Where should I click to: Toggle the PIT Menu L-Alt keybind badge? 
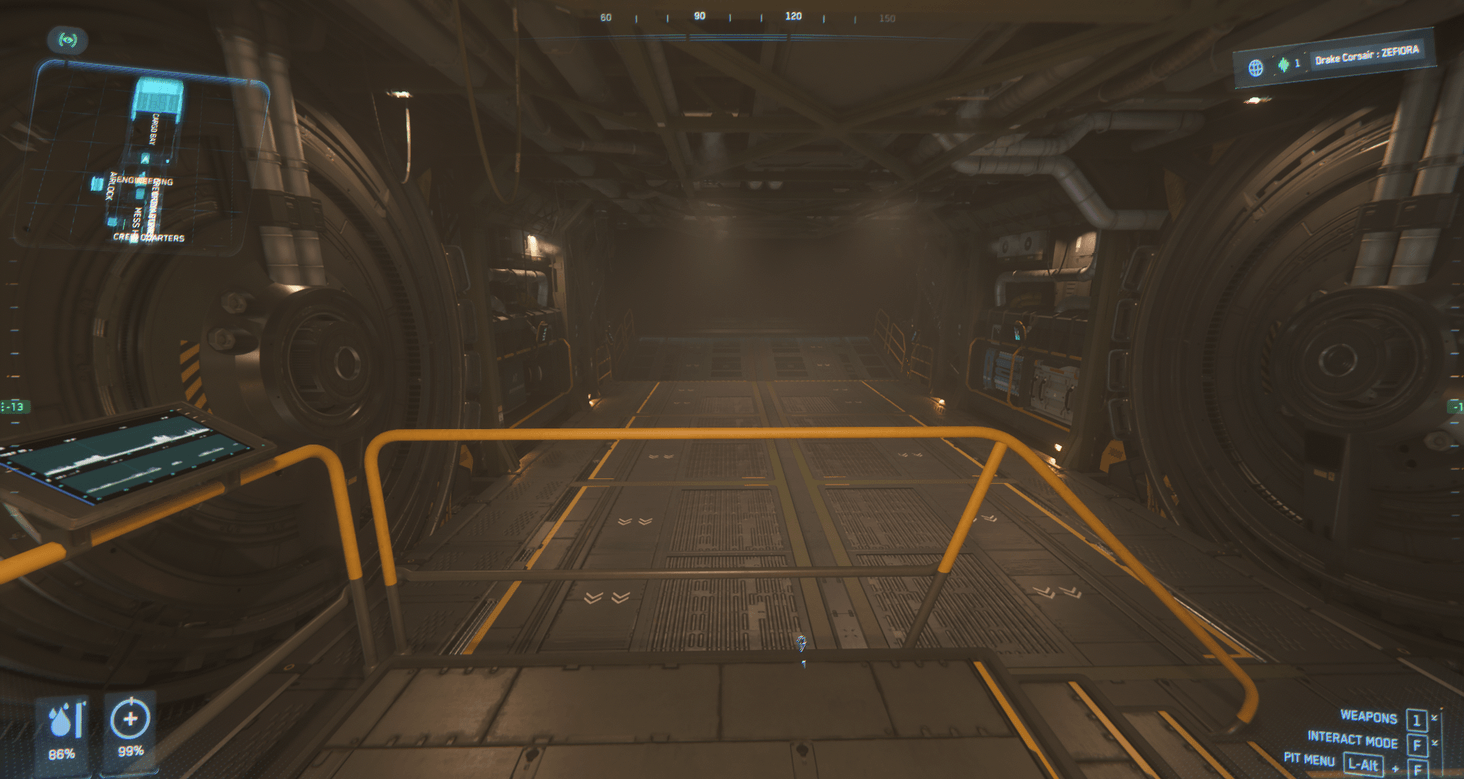point(1363,763)
